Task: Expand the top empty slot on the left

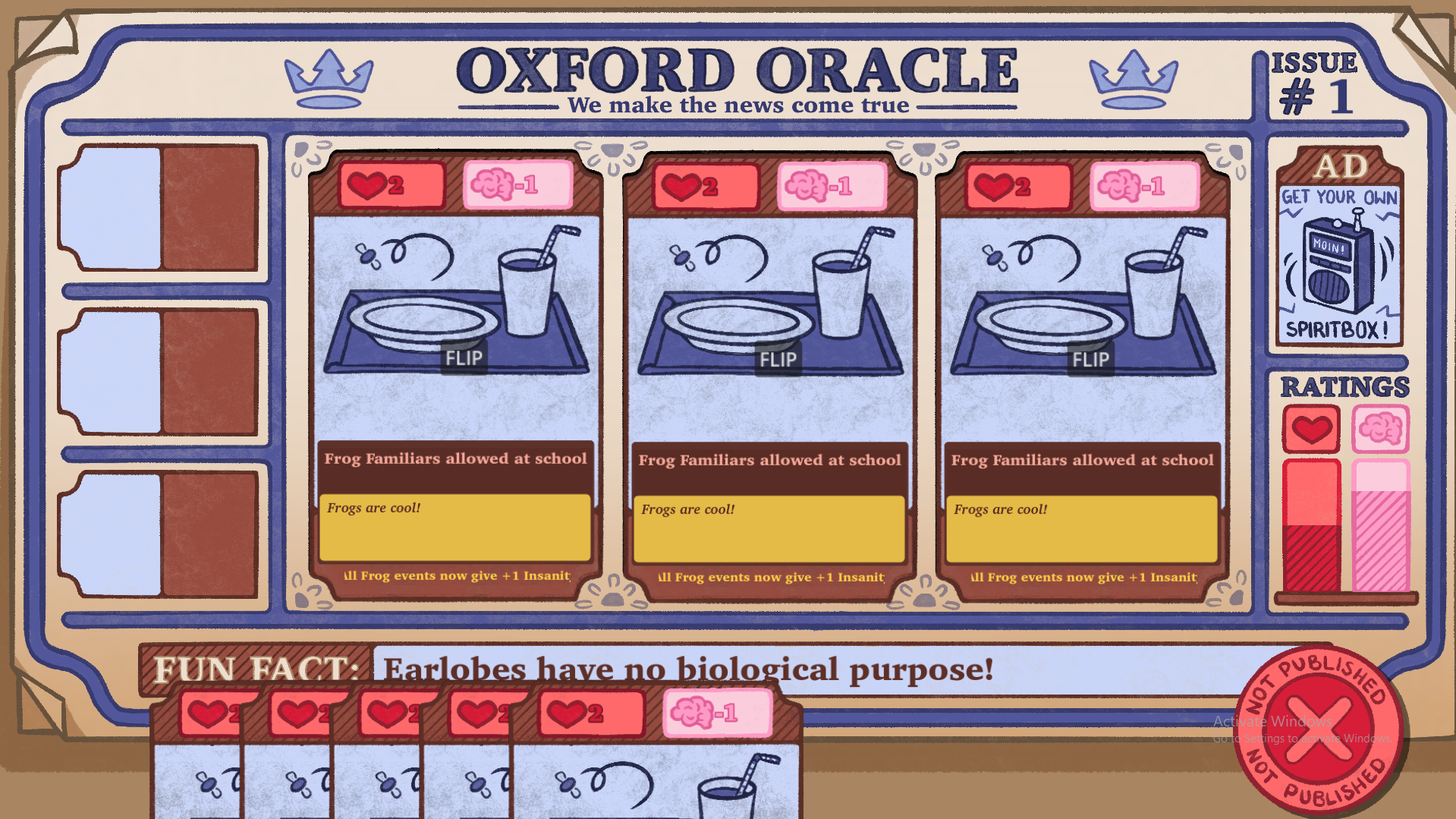Action: point(159,209)
